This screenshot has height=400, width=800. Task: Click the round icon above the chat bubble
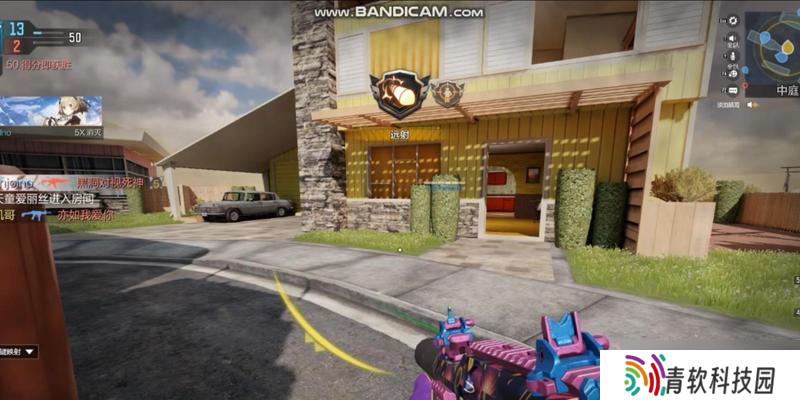pyautogui.click(x=733, y=73)
